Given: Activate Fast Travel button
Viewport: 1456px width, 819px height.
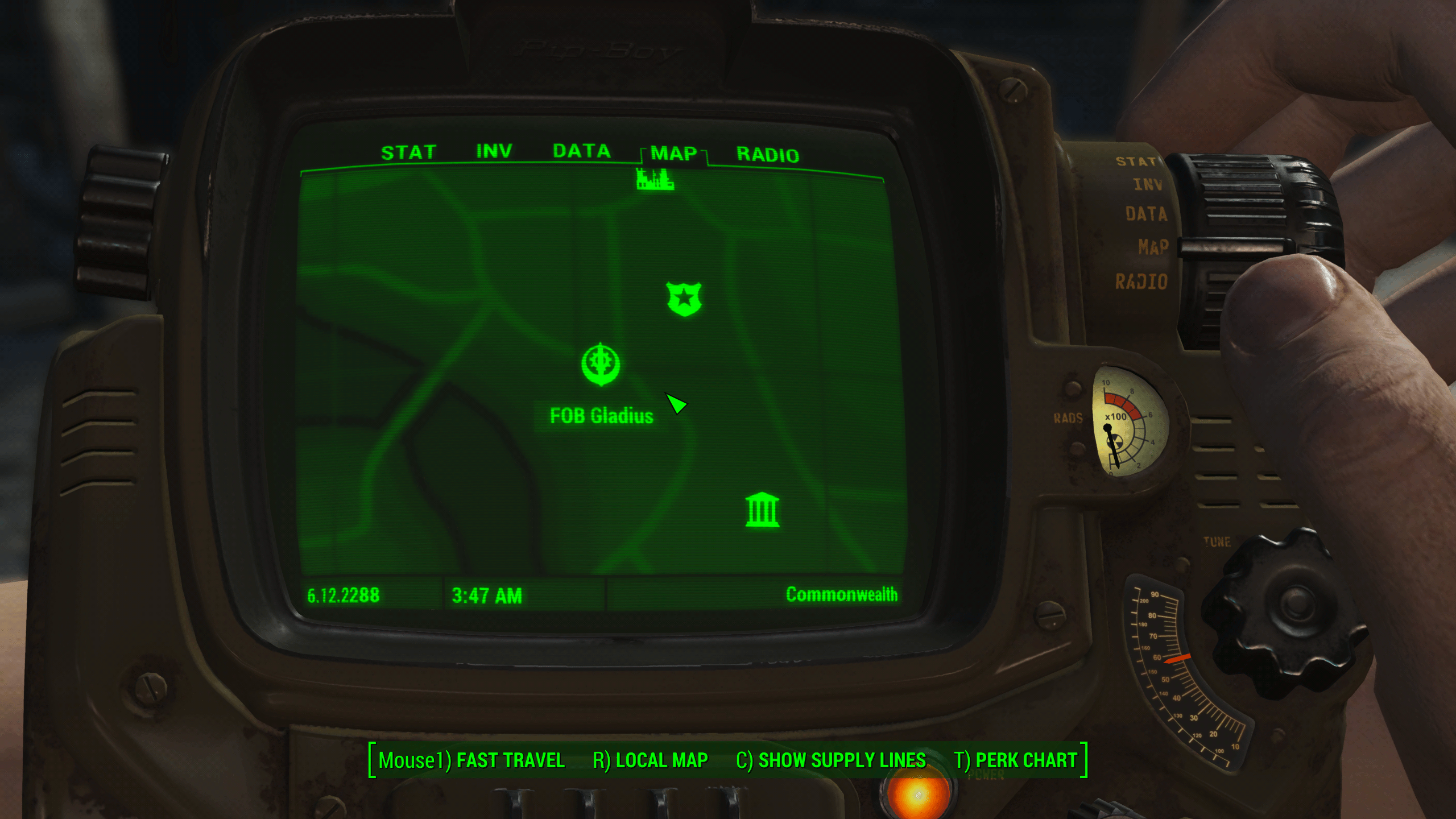Looking at the screenshot, I should [x=471, y=760].
